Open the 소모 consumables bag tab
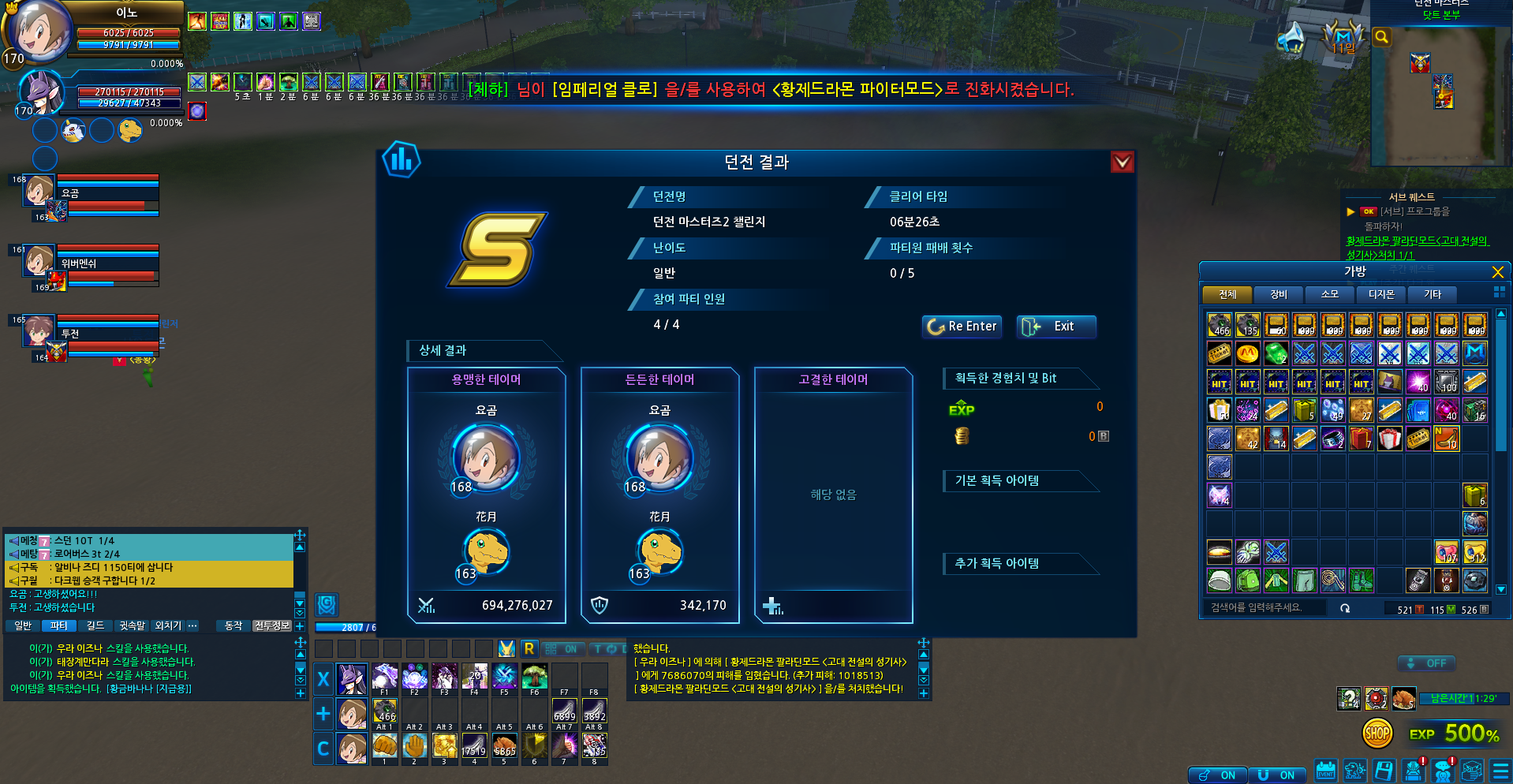This screenshot has height=784, width=1513. [1329, 294]
